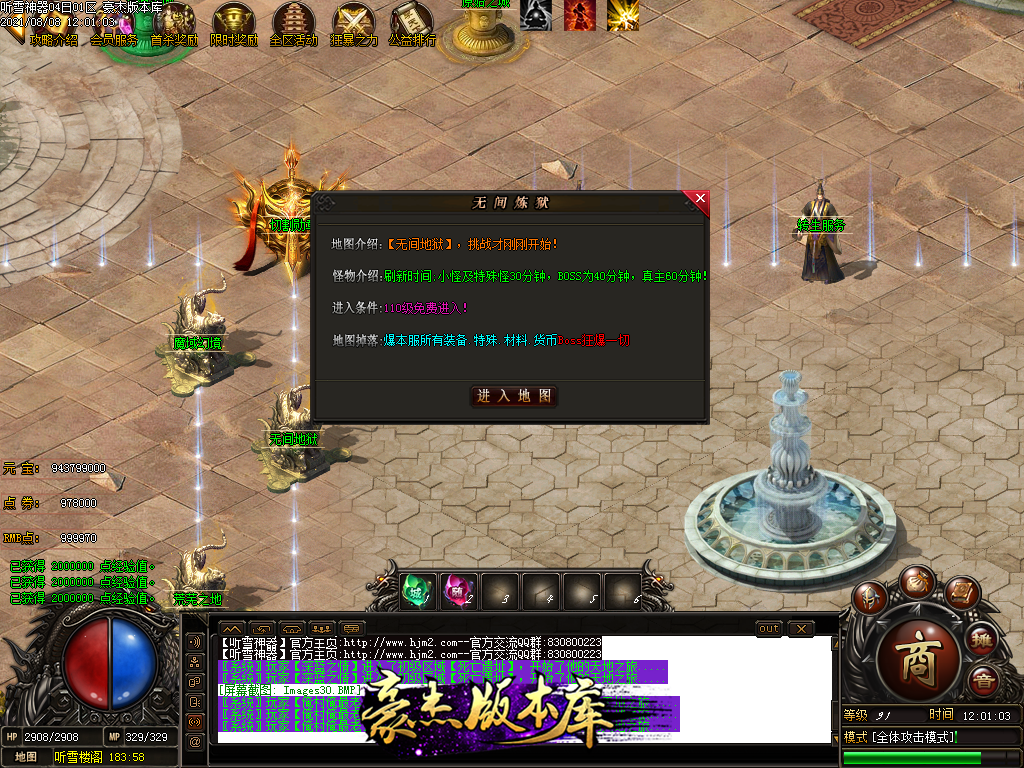This screenshot has height=768, width=1024.
Task: Select the @ private chat channel
Action: (194, 741)
